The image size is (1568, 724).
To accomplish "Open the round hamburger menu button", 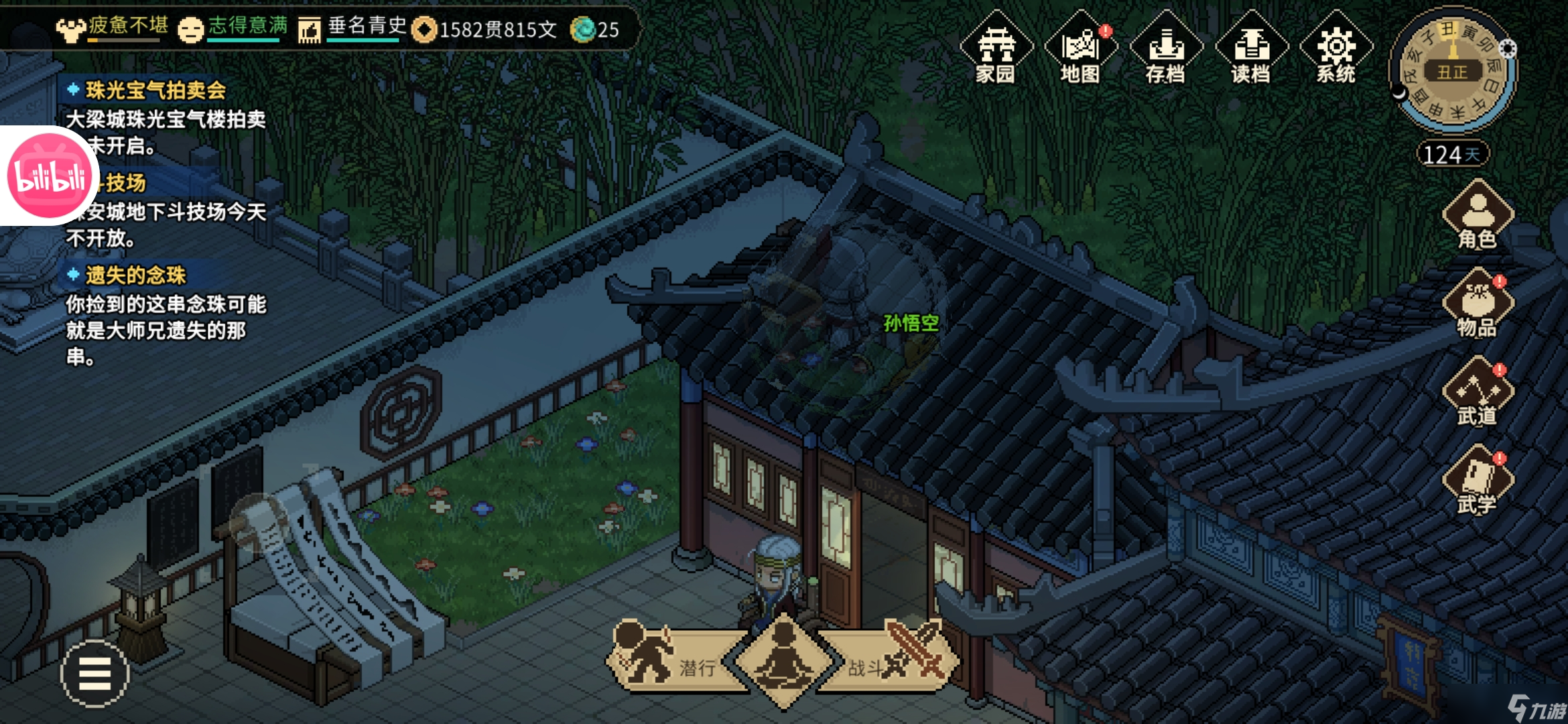I will click(94, 673).
